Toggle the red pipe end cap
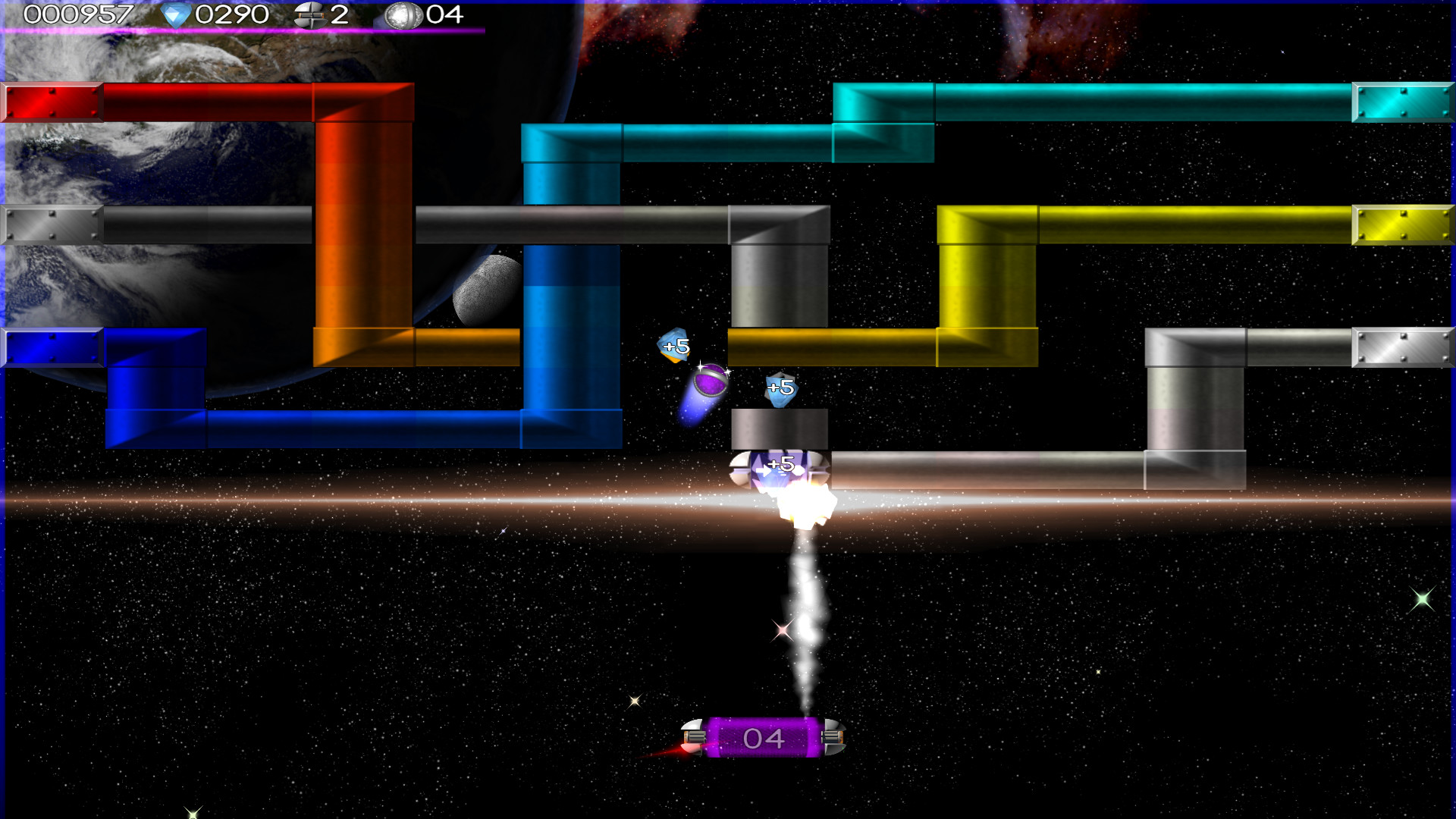This screenshot has width=1456, height=819. pos(52,102)
